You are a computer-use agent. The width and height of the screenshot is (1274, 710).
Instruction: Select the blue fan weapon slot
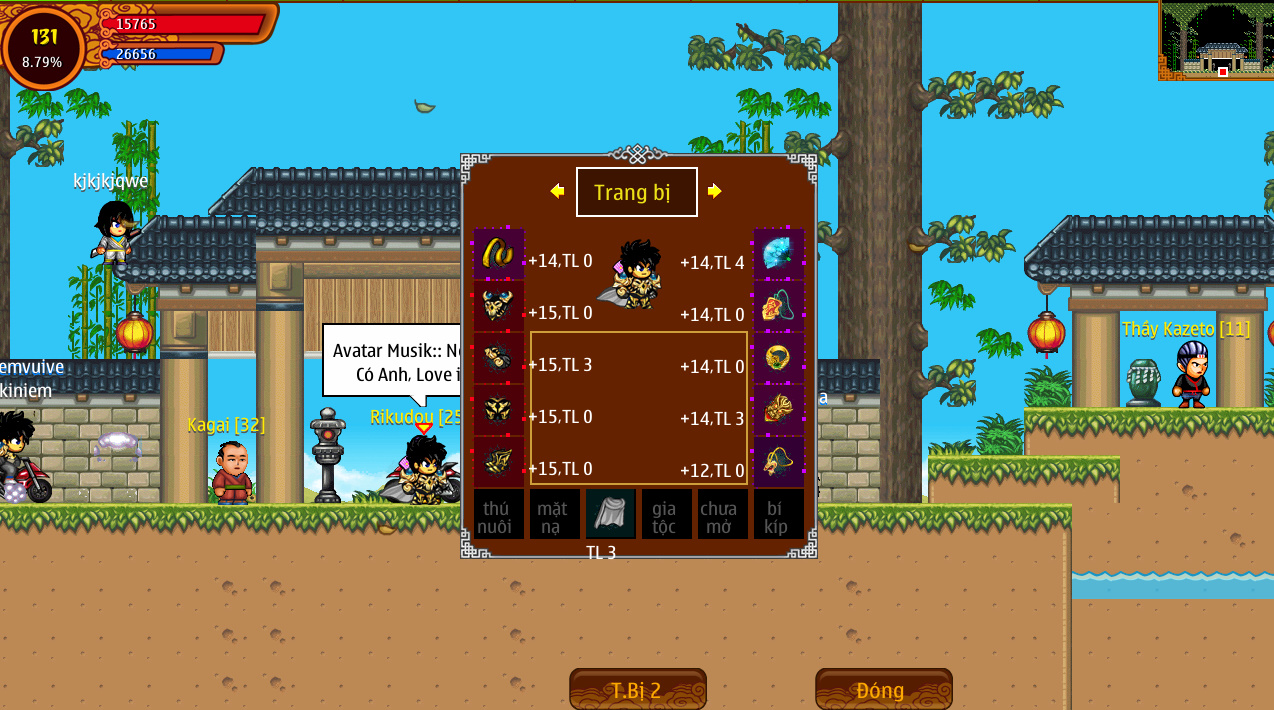click(x=778, y=254)
